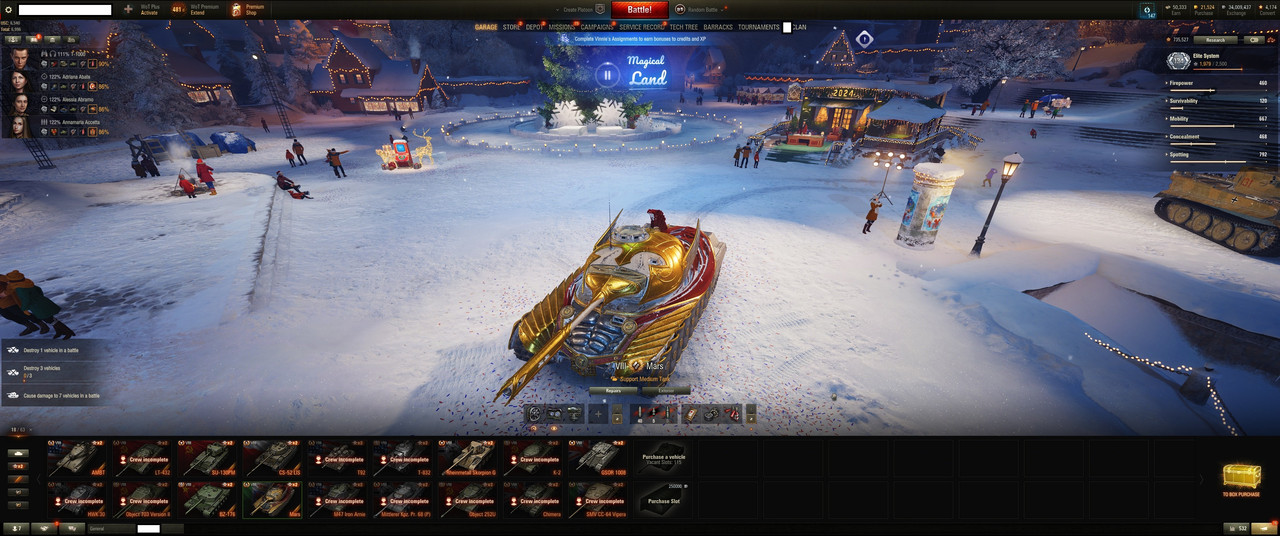Pause the Magical Land event banner
Screen dimensions: 1280x536
607,74
